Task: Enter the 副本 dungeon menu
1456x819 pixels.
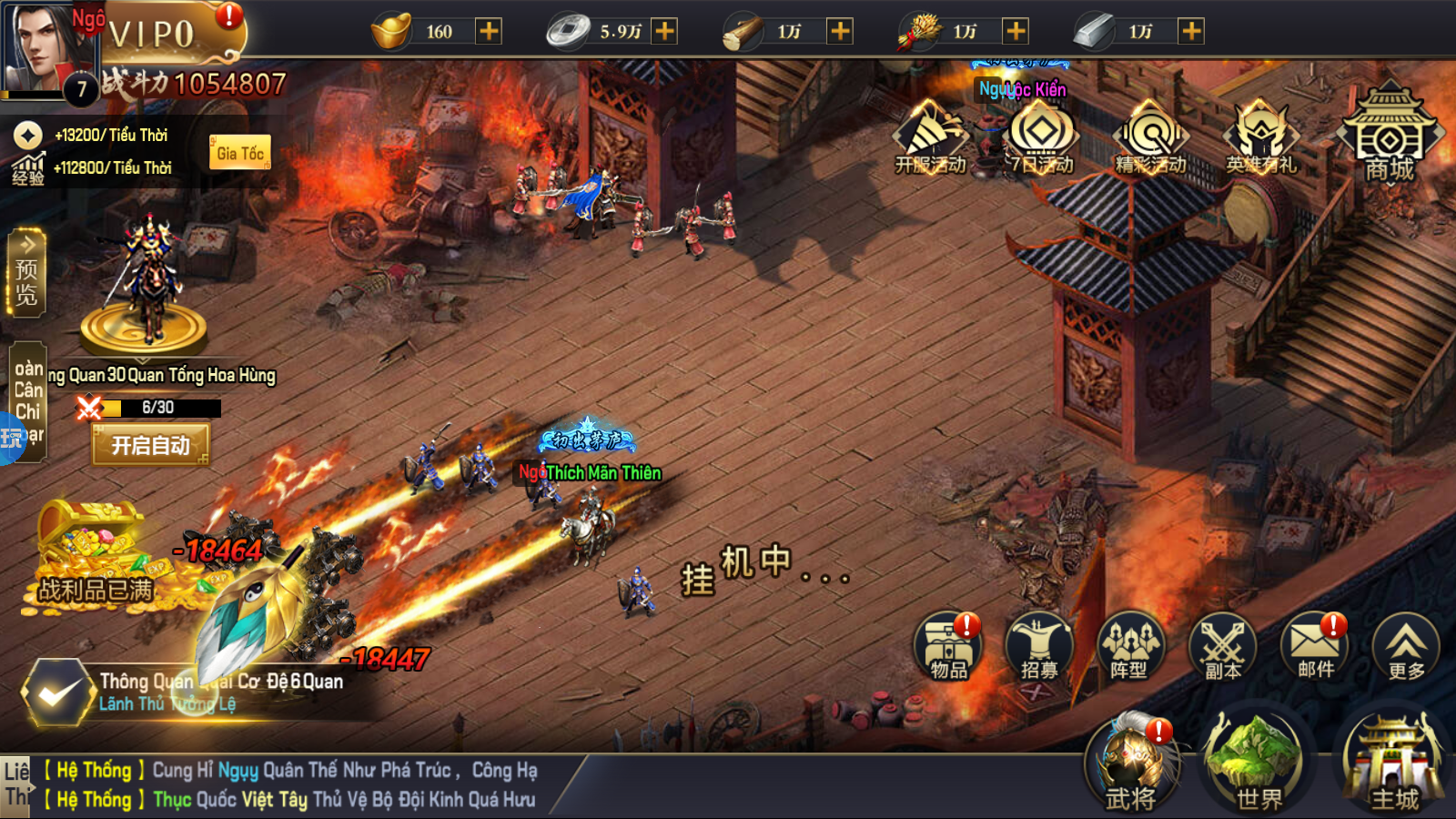Action: (1222, 648)
